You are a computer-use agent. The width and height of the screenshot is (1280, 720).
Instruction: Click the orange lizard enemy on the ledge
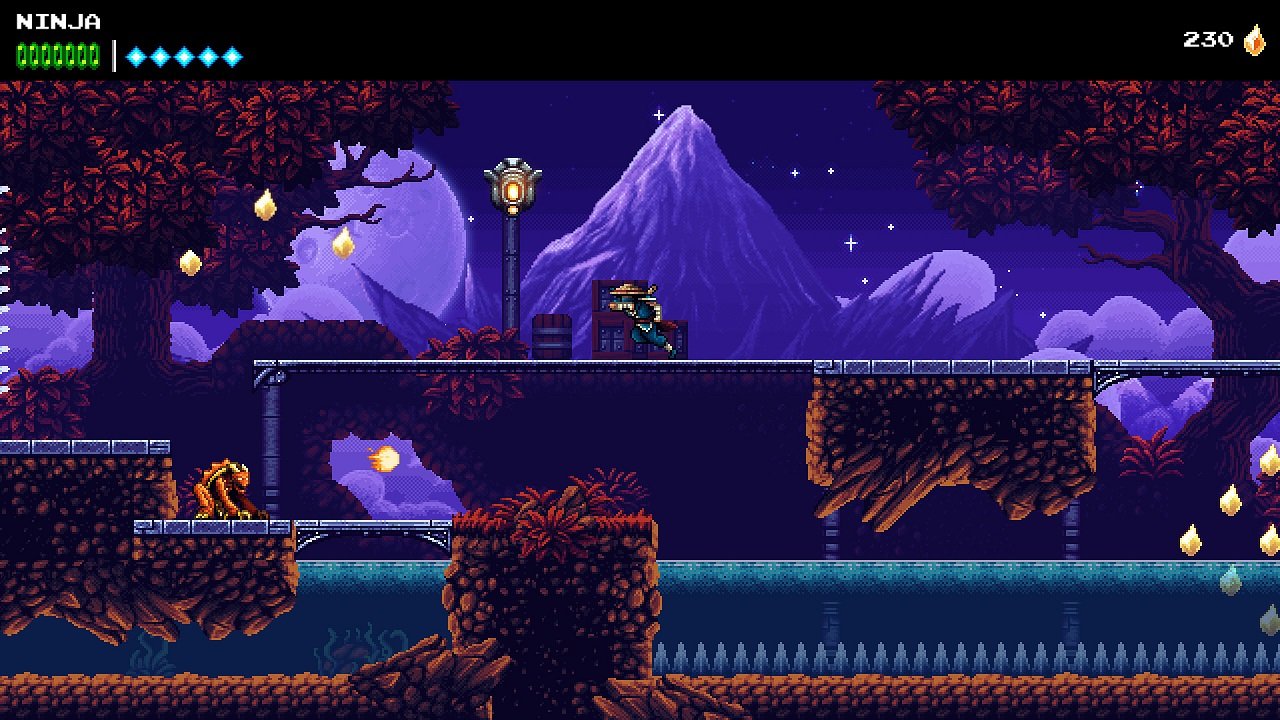(224, 488)
